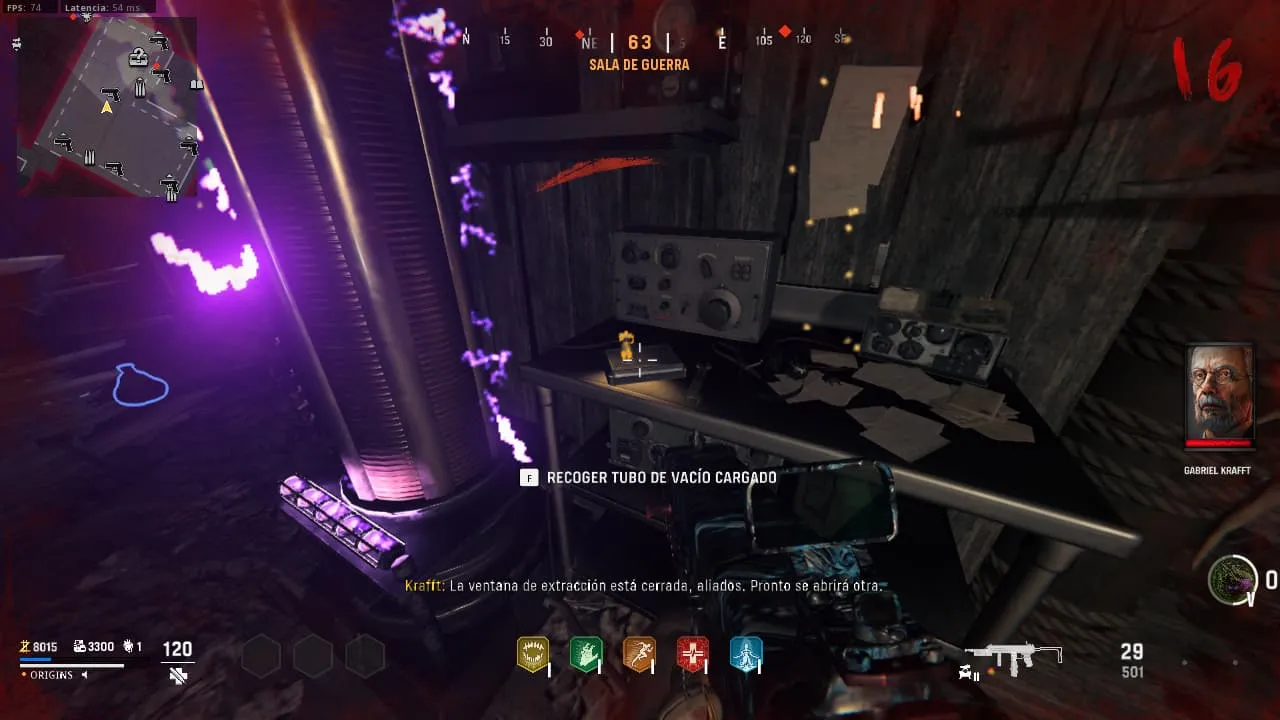Choose the orange running figure perk icon
Image resolution: width=1280 pixels, height=720 pixels.
[639, 654]
